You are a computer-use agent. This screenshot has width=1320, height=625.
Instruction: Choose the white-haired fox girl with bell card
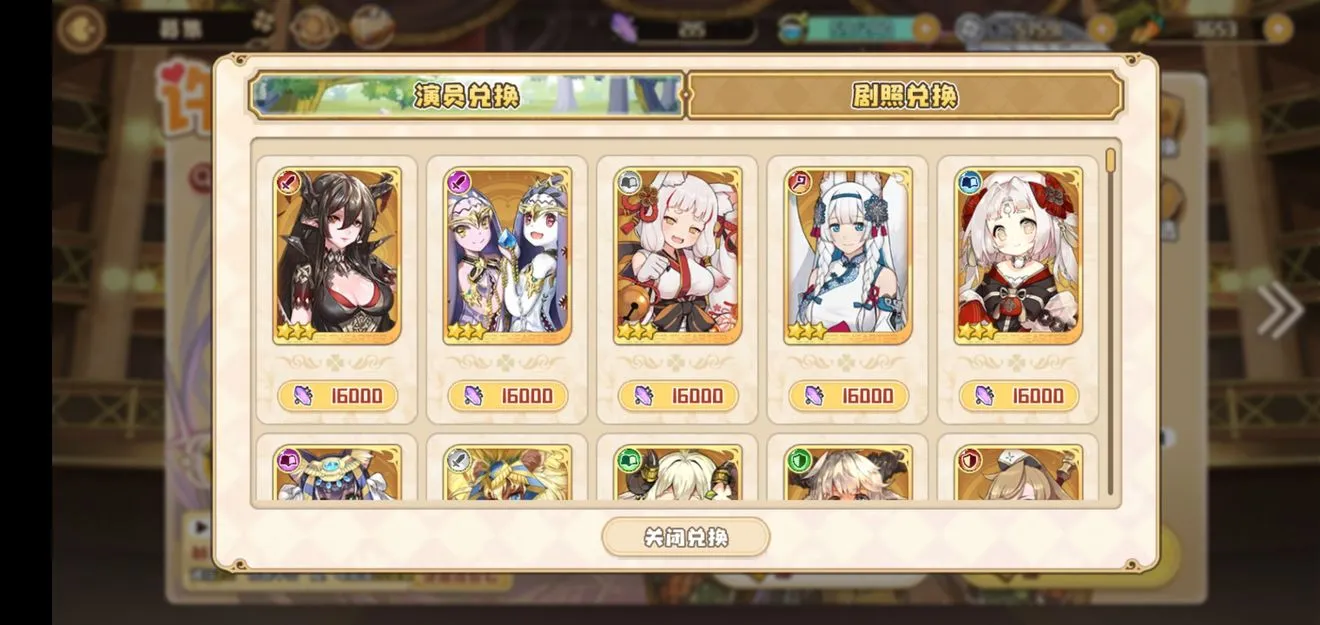[x=678, y=255]
